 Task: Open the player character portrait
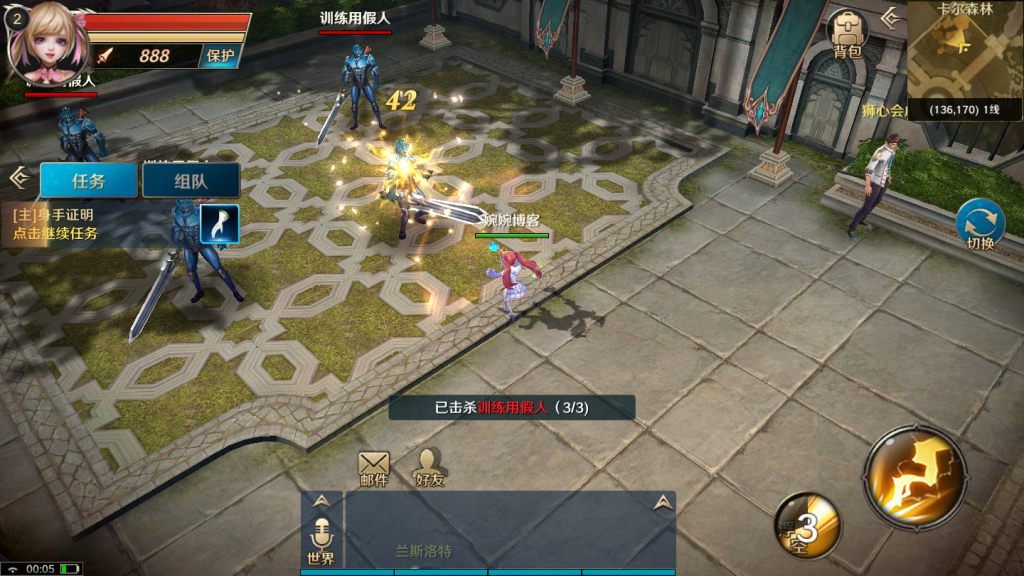point(44,42)
